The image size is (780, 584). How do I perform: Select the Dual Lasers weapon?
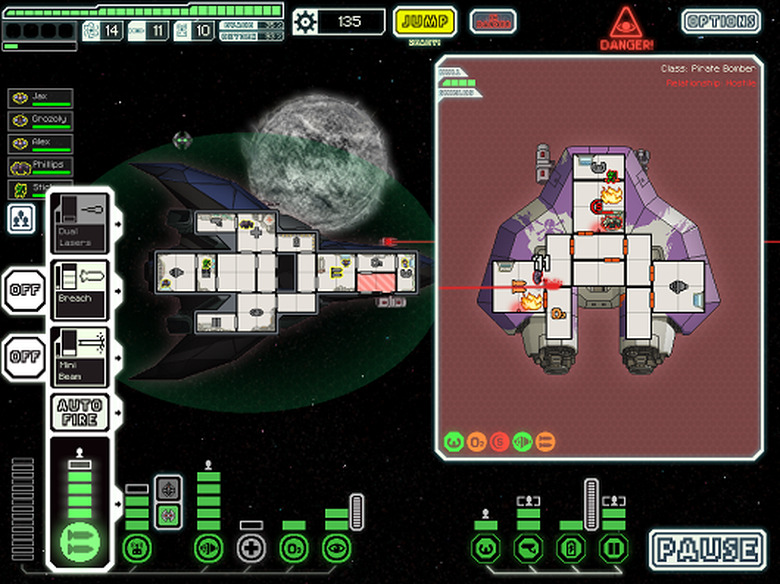[80, 222]
